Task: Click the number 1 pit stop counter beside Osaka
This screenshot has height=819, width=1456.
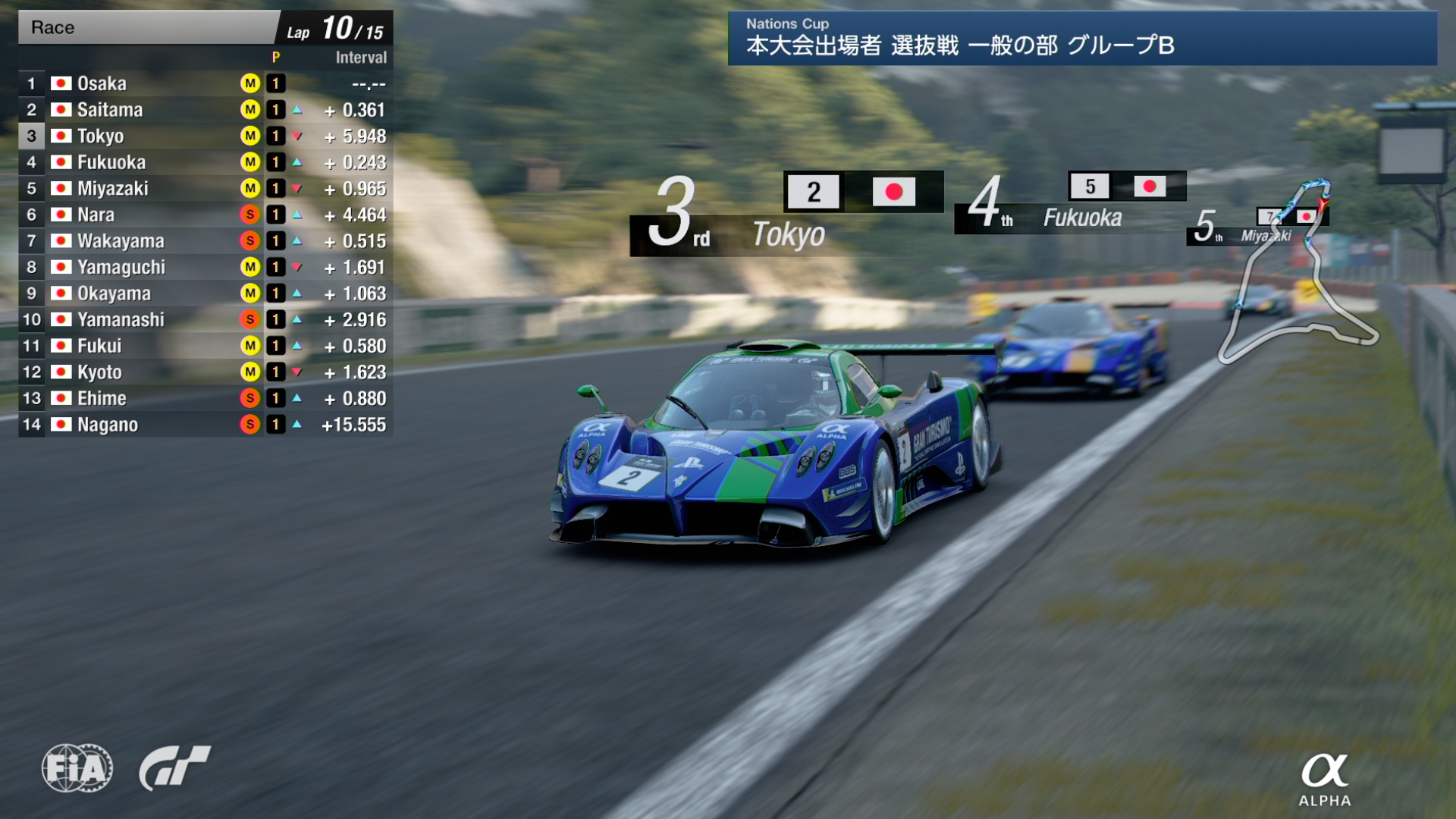Action: (275, 83)
